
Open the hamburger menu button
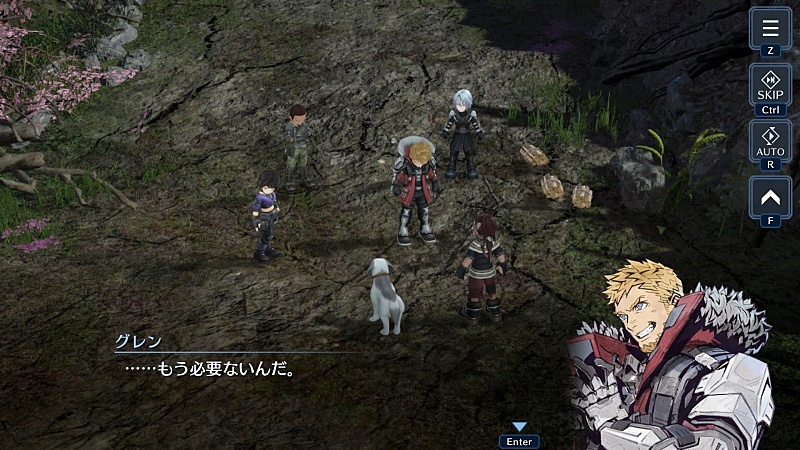tap(770, 28)
